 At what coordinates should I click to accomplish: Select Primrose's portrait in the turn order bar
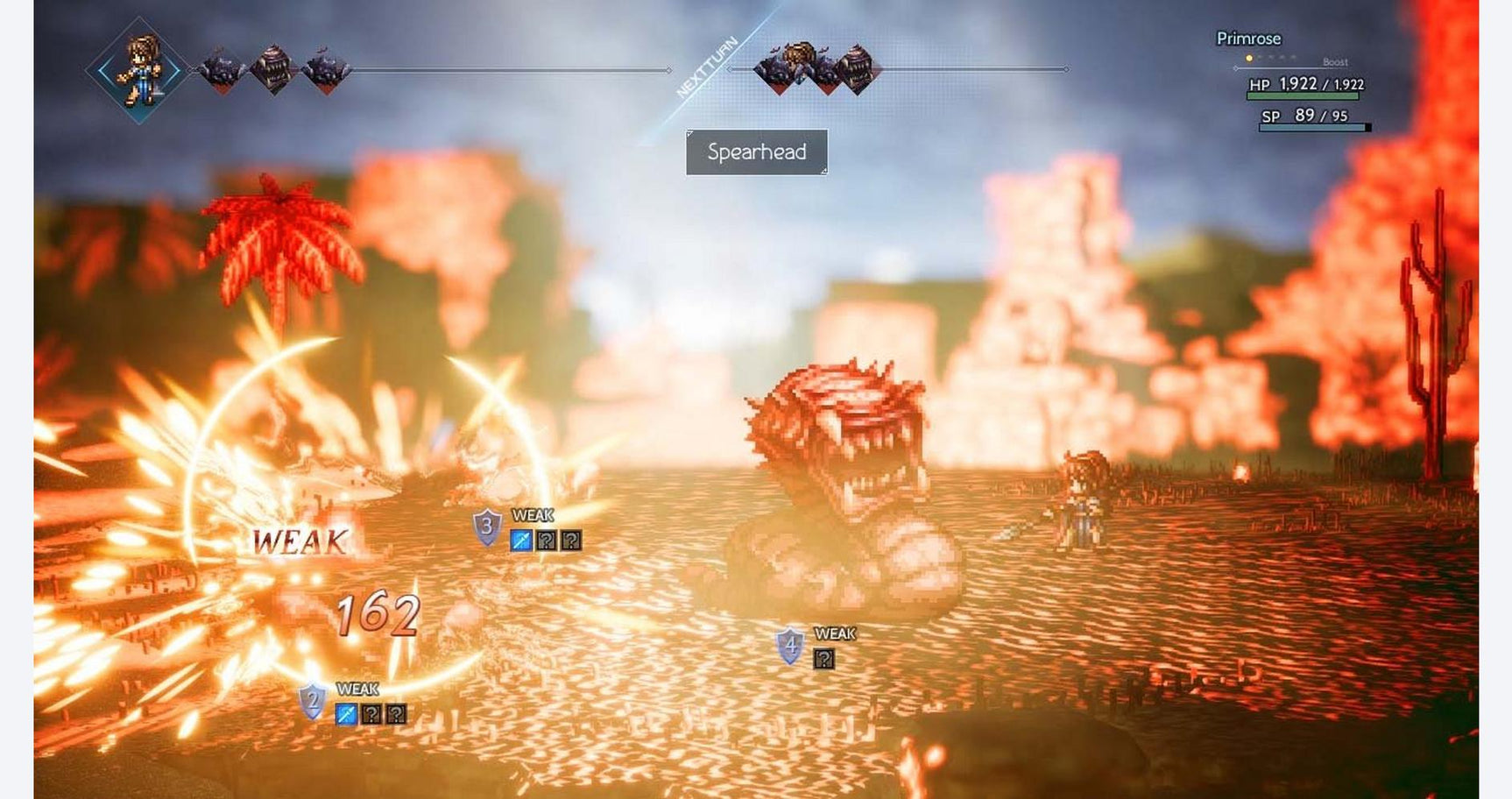[140, 70]
